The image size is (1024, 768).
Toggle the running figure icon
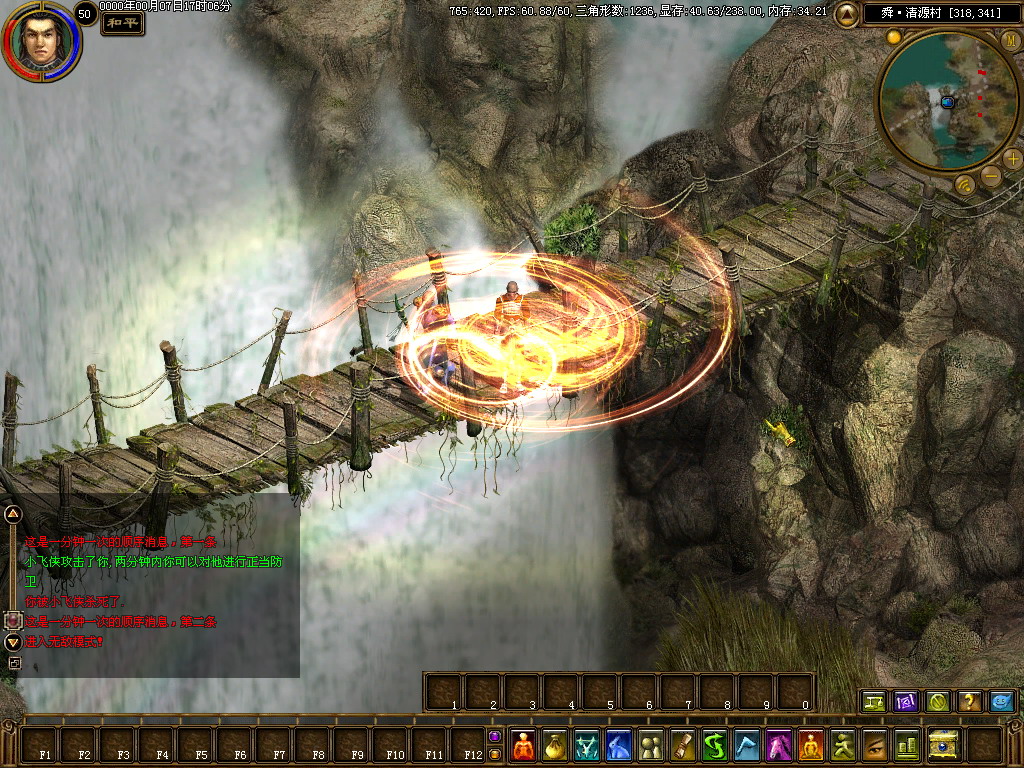[843, 745]
